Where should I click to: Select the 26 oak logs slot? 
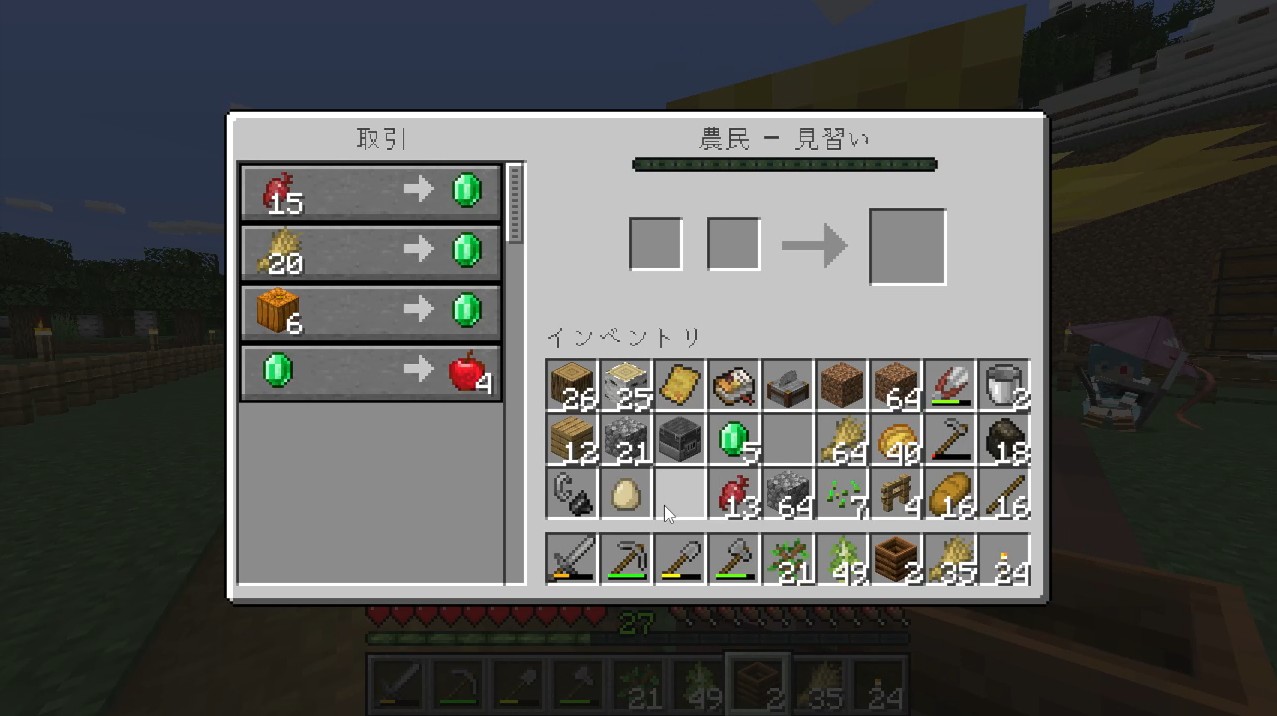[x=572, y=386]
